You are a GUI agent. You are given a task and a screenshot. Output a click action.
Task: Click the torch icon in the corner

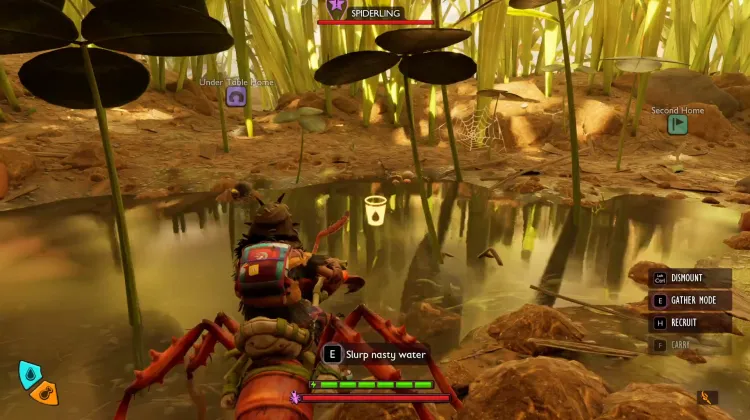[706, 397]
